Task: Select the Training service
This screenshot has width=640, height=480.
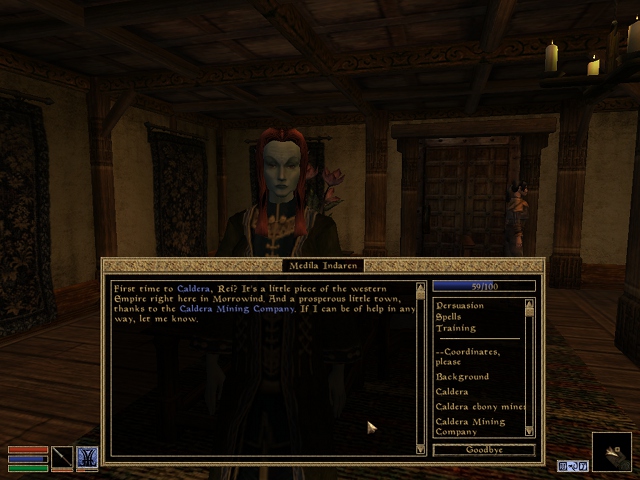Action: pos(456,328)
